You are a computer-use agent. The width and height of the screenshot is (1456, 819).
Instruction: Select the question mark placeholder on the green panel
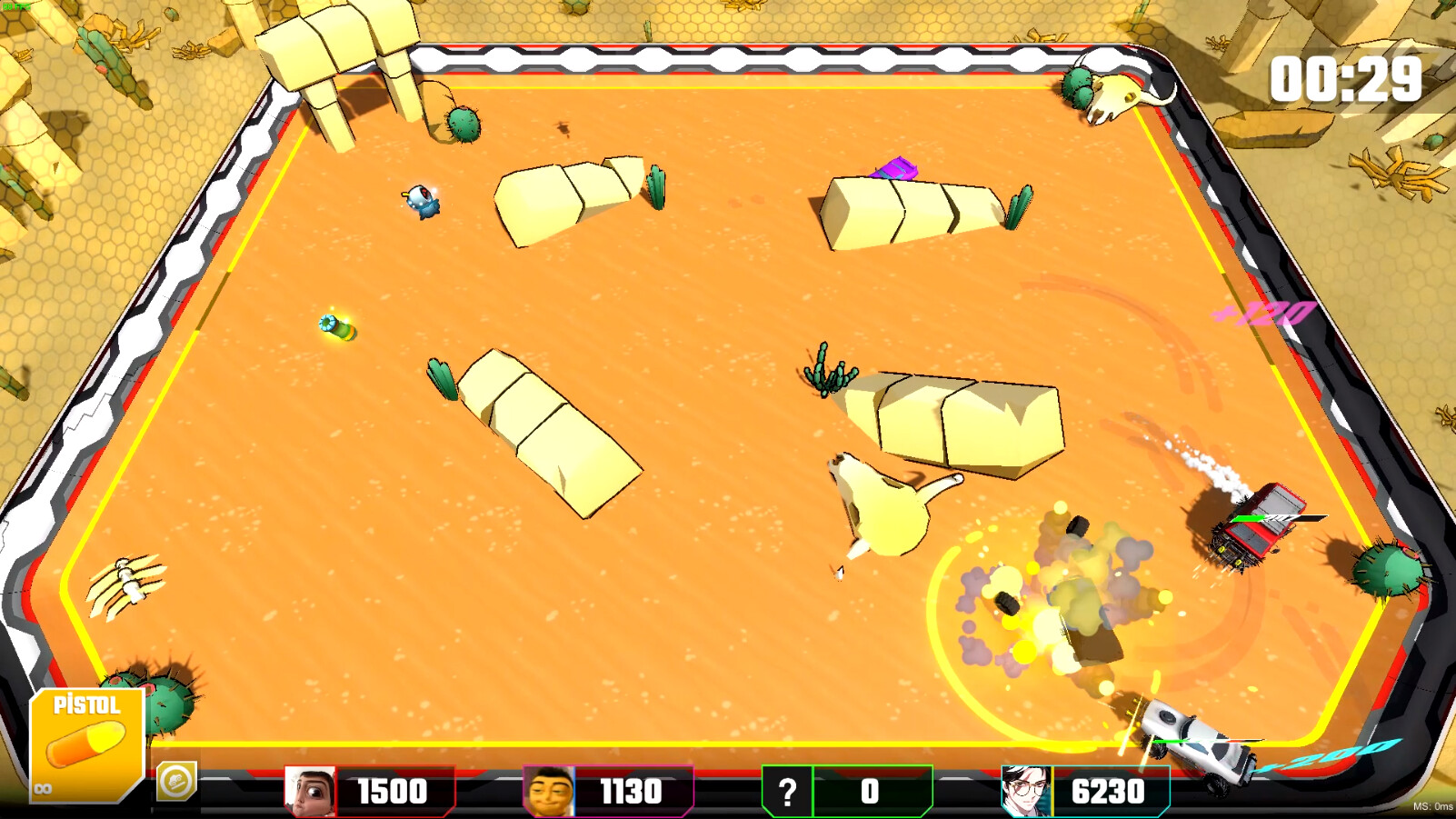click(787, 789)
